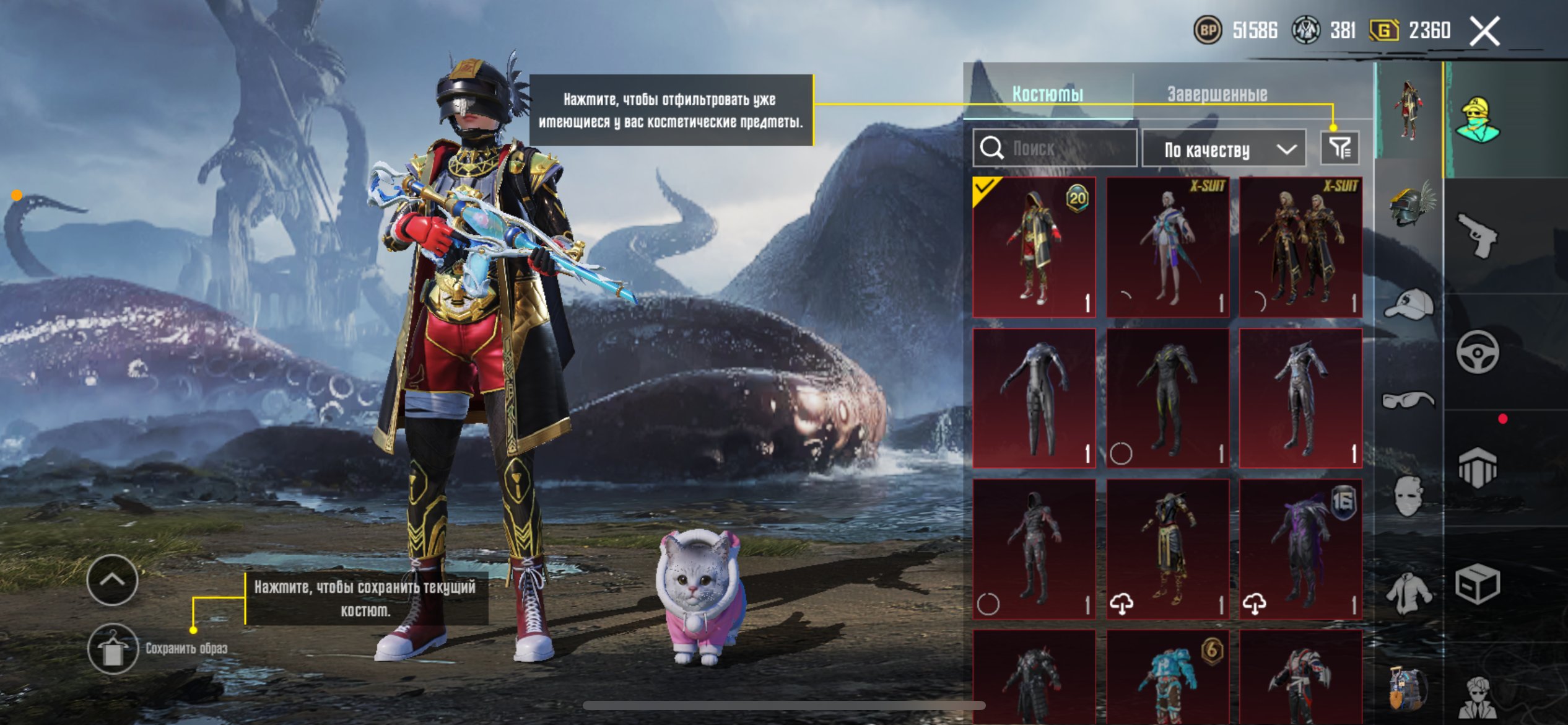
Task: Select the purple winged level 16 costume
Action: tap(1300, 549)
